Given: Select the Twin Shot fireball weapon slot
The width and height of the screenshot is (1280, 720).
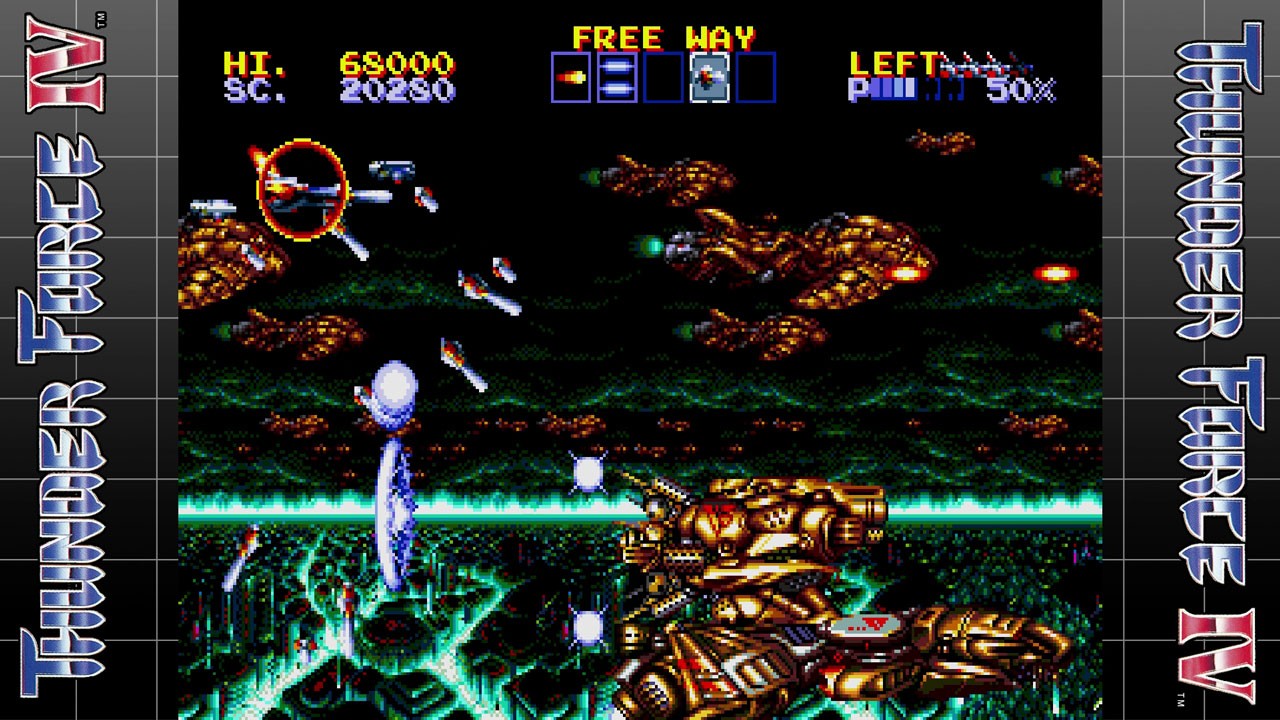Looking at the screenshot, I should [571, 78].
